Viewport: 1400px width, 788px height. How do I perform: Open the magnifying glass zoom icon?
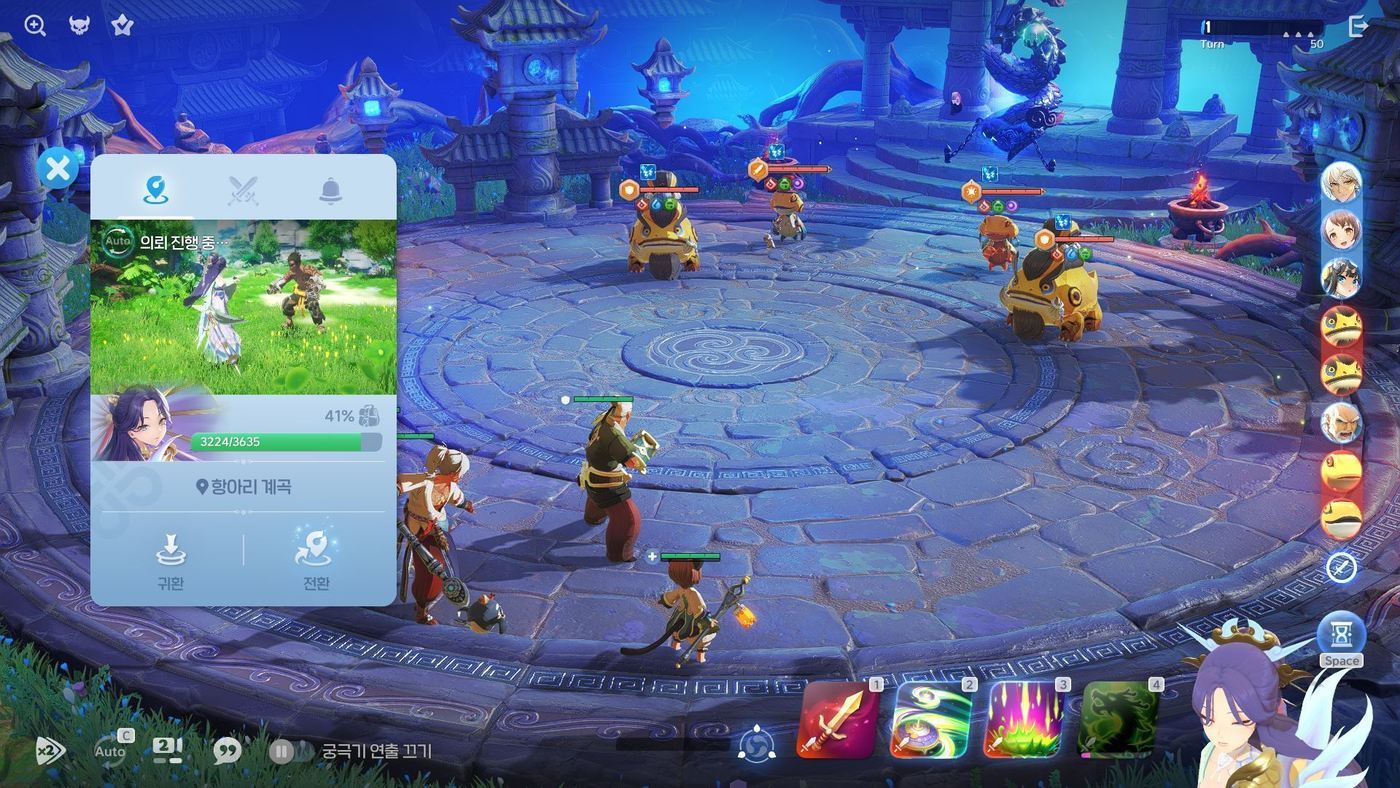(x=35, y=26)
